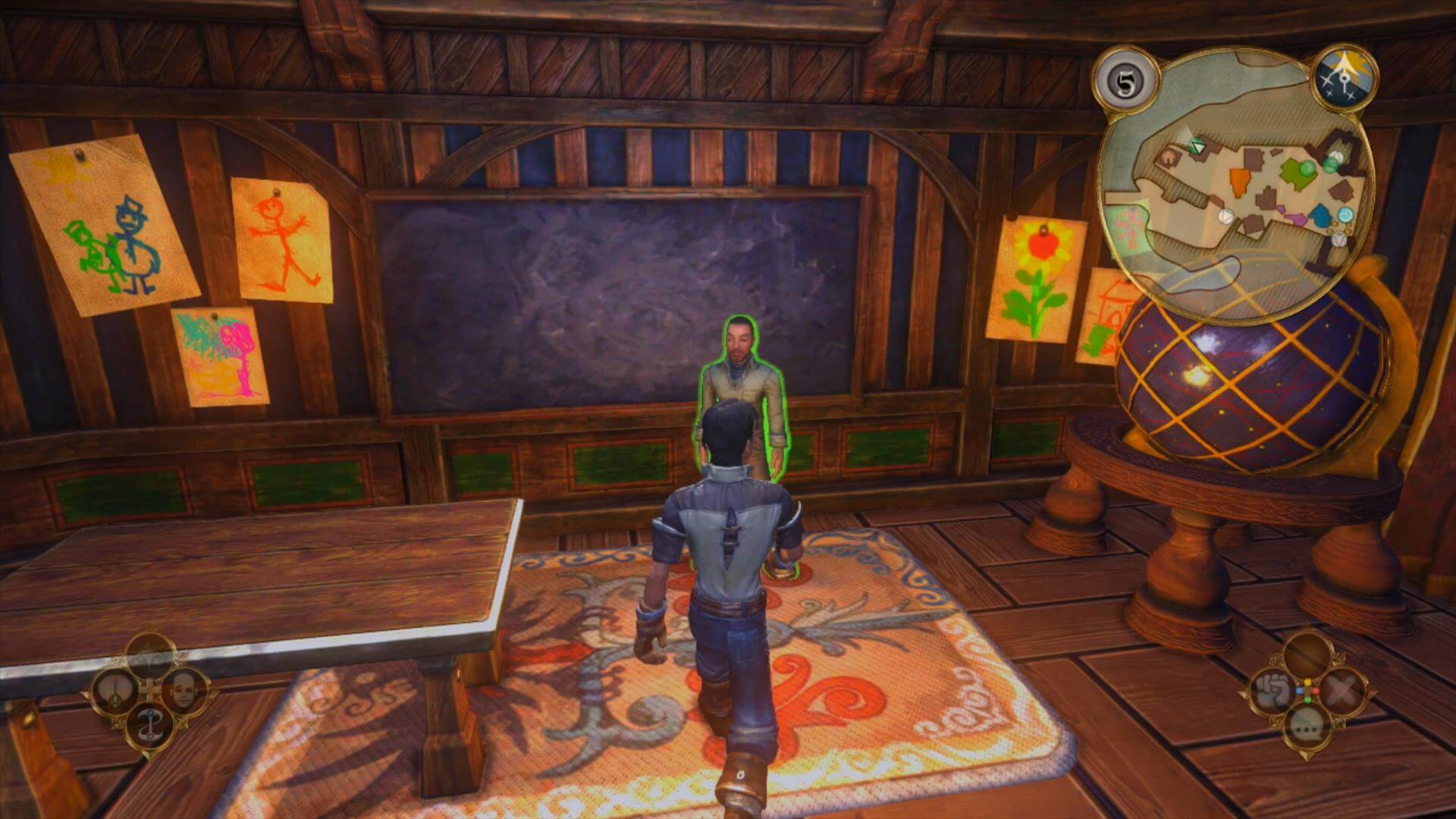Image resolution: width=1456 pixels, height=819 pixels.
Task: Click the blue swirl marker on the minimap
Action: pos(1346,215)
